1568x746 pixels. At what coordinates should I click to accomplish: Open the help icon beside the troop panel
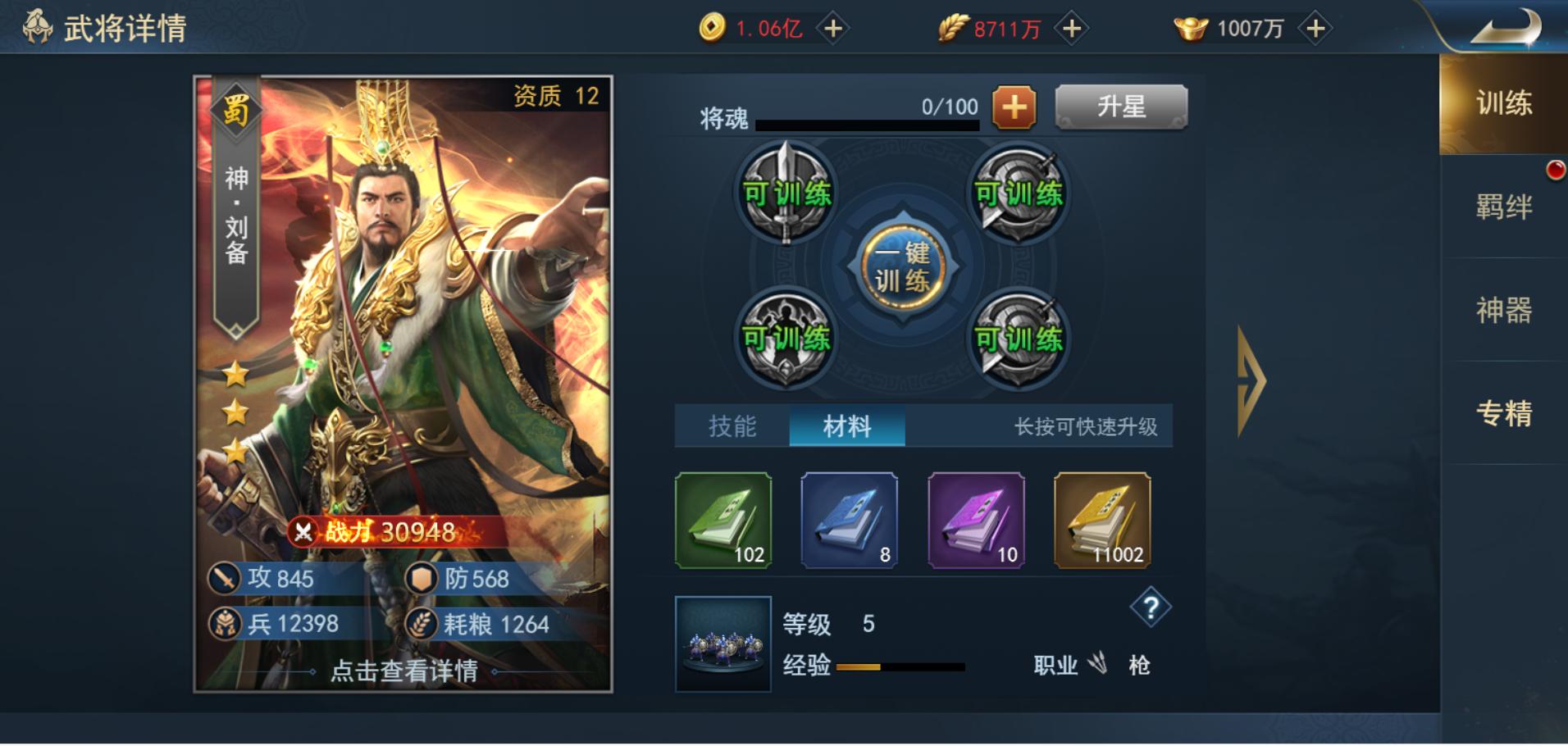click(1151, 608)
